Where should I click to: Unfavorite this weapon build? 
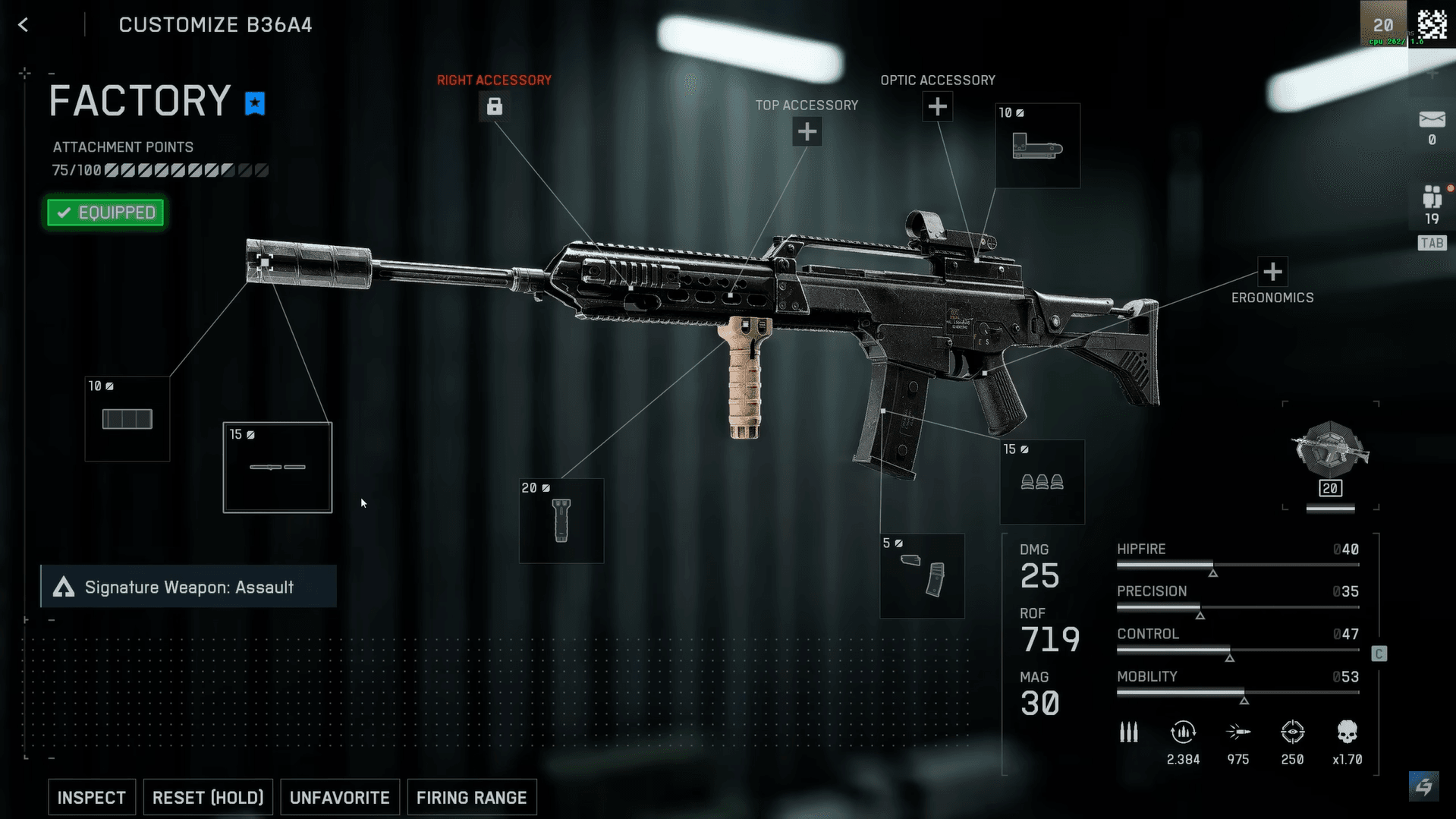pos(339,797)
